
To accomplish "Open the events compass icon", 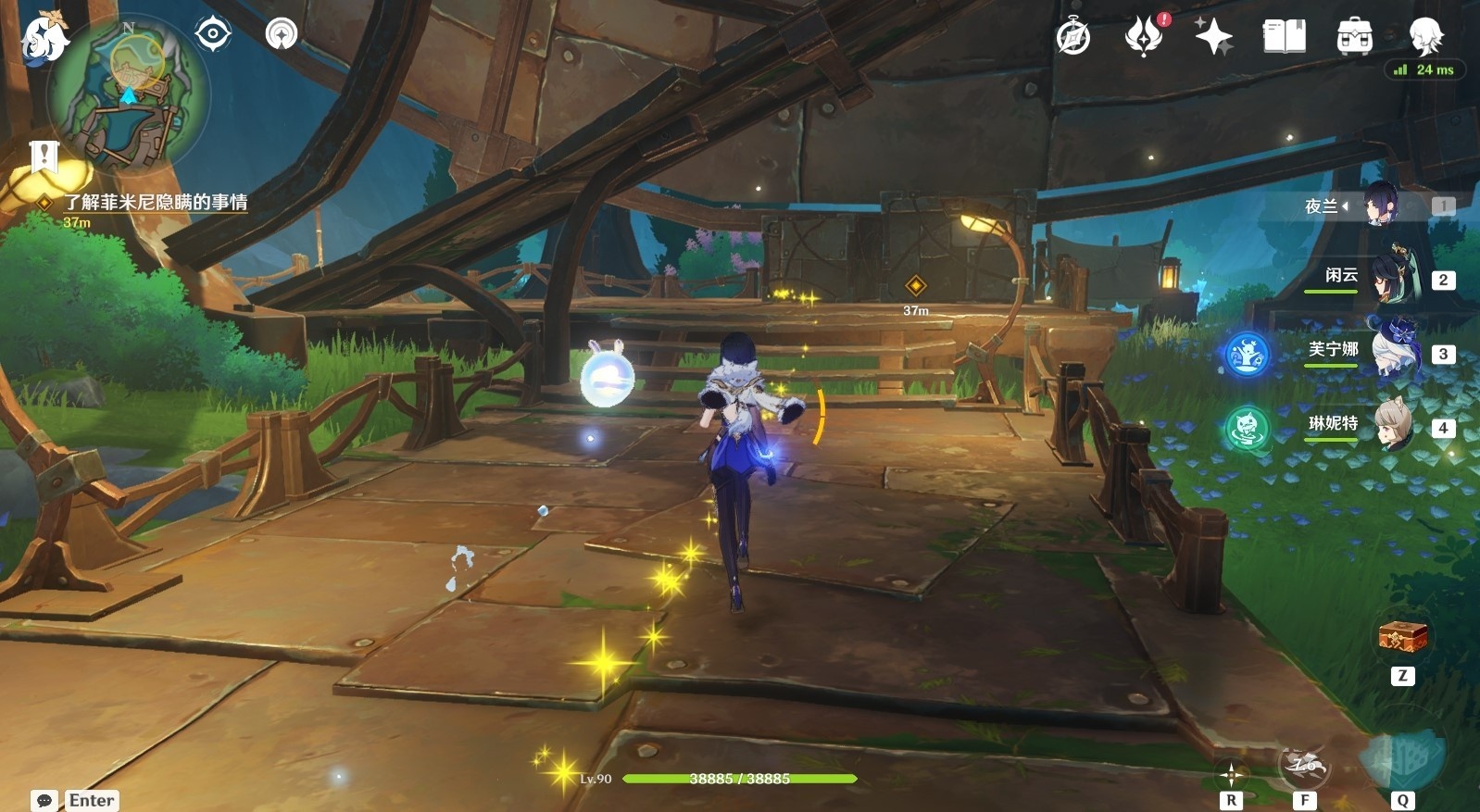I will point(1073,37).
